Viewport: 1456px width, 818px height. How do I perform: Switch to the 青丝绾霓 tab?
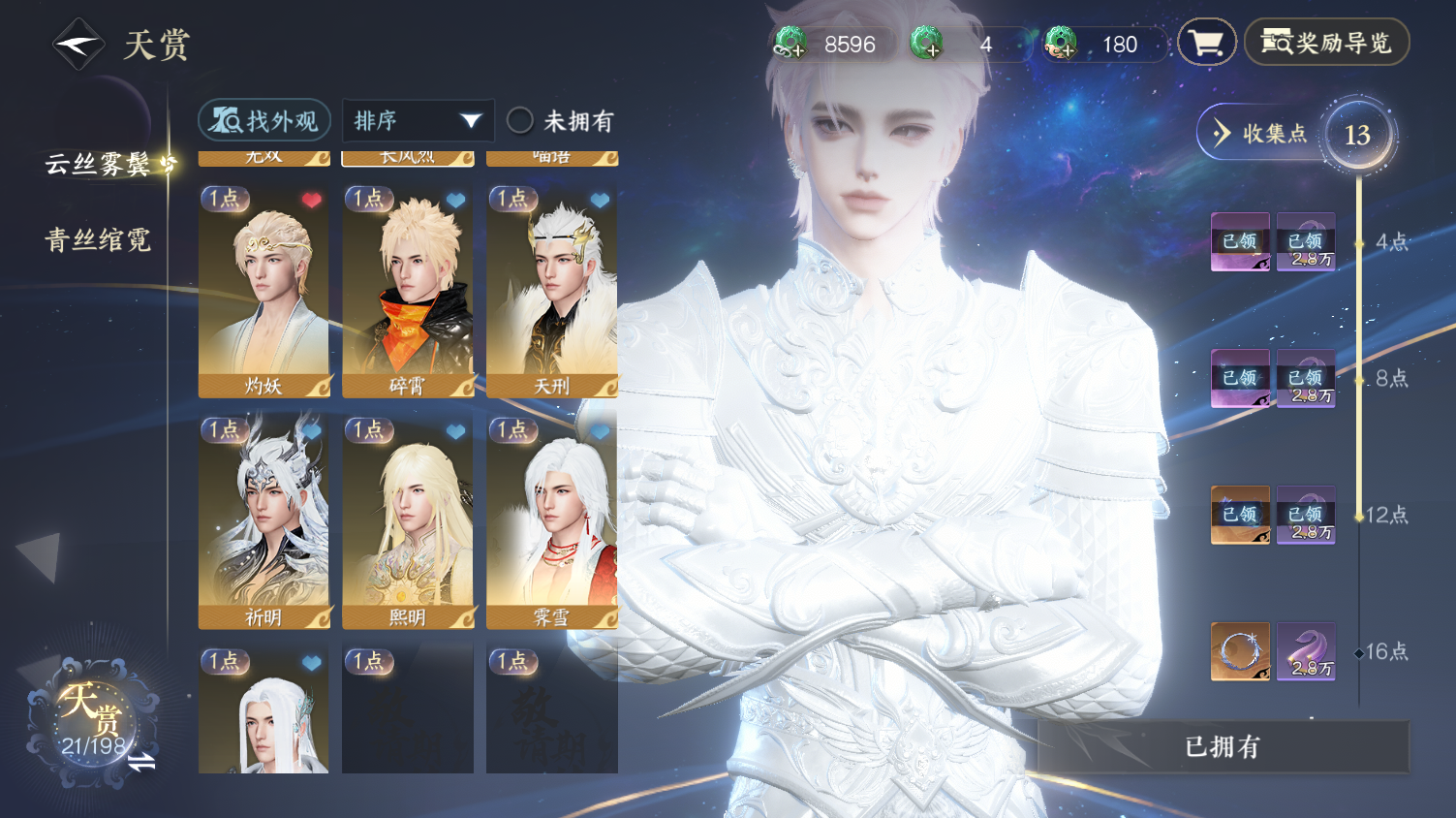98,240
